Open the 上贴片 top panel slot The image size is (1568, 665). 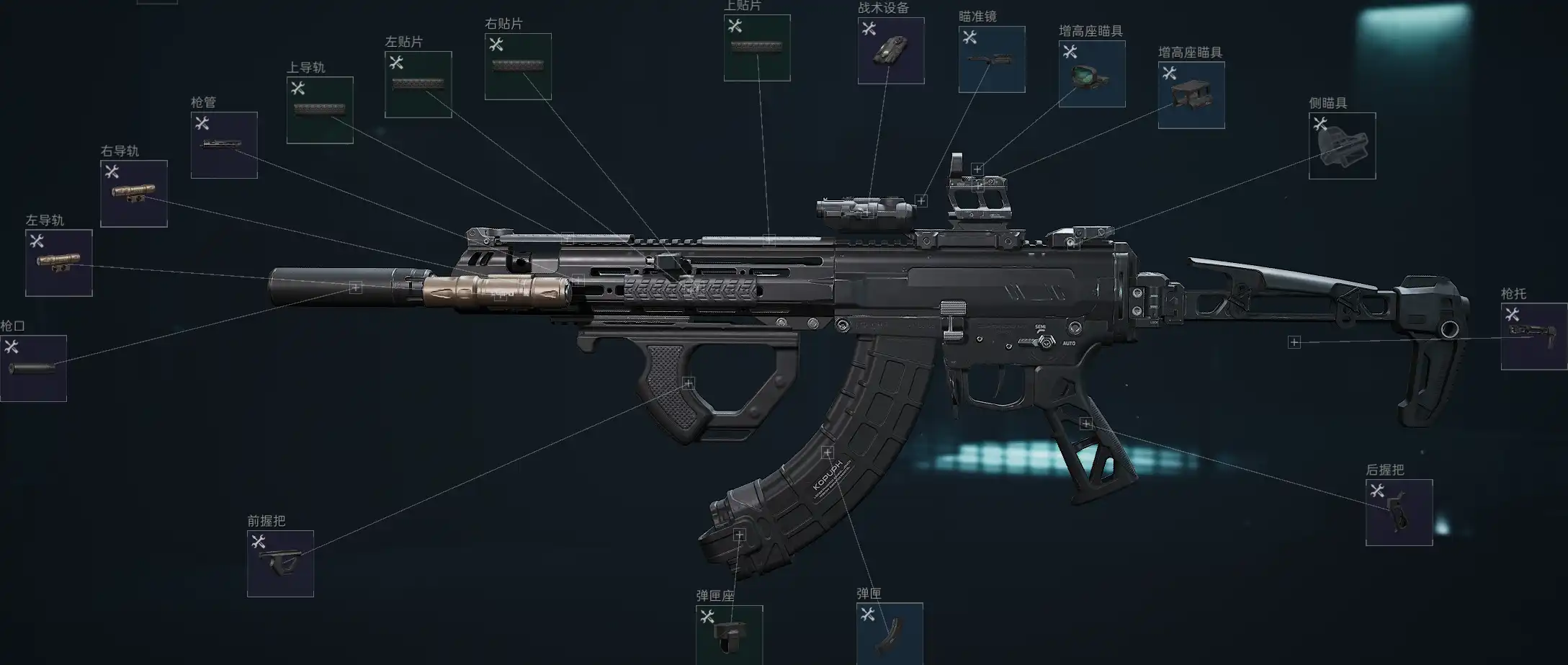coord(757,48)
